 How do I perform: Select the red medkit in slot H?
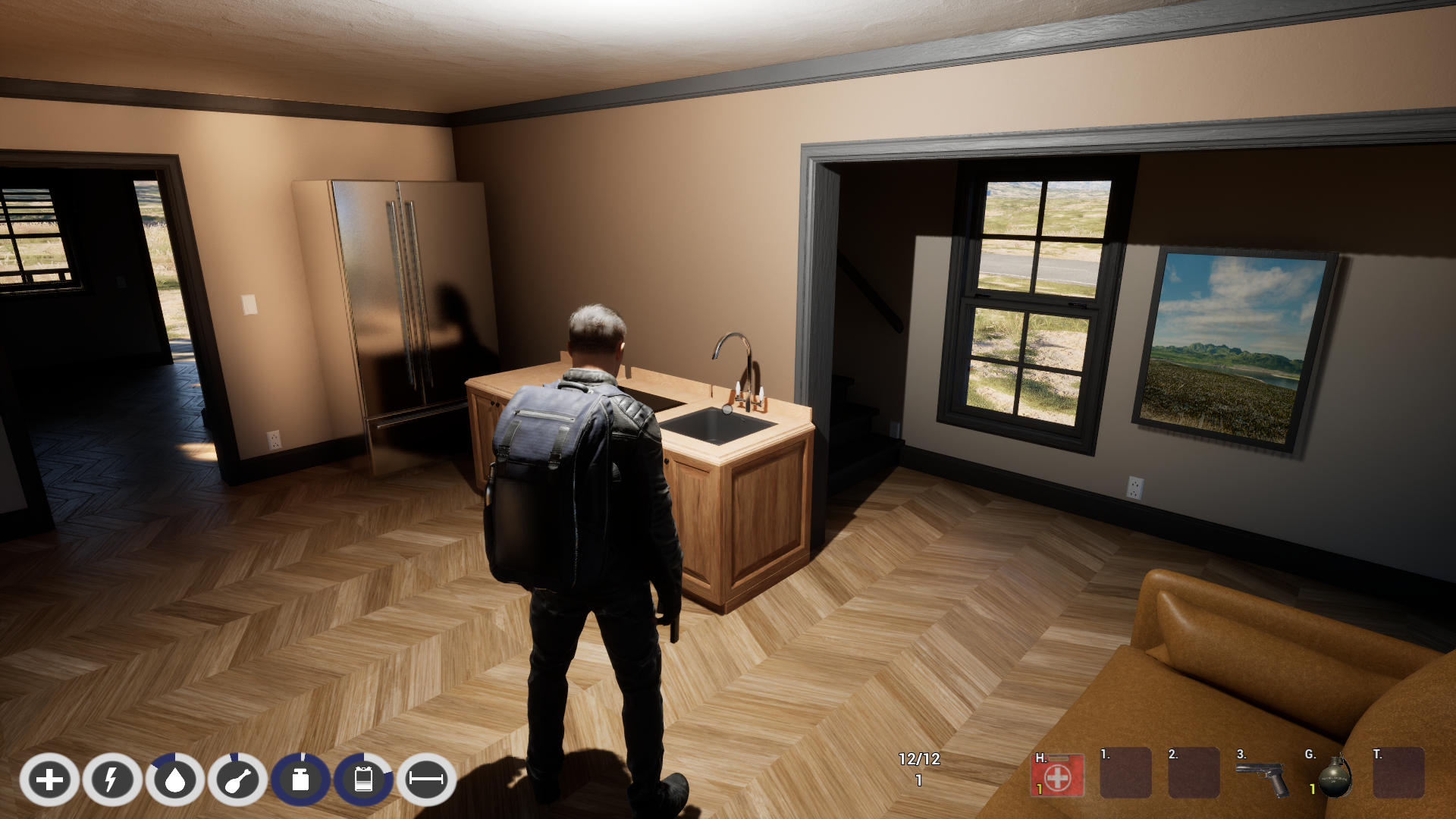[1057, 776]
